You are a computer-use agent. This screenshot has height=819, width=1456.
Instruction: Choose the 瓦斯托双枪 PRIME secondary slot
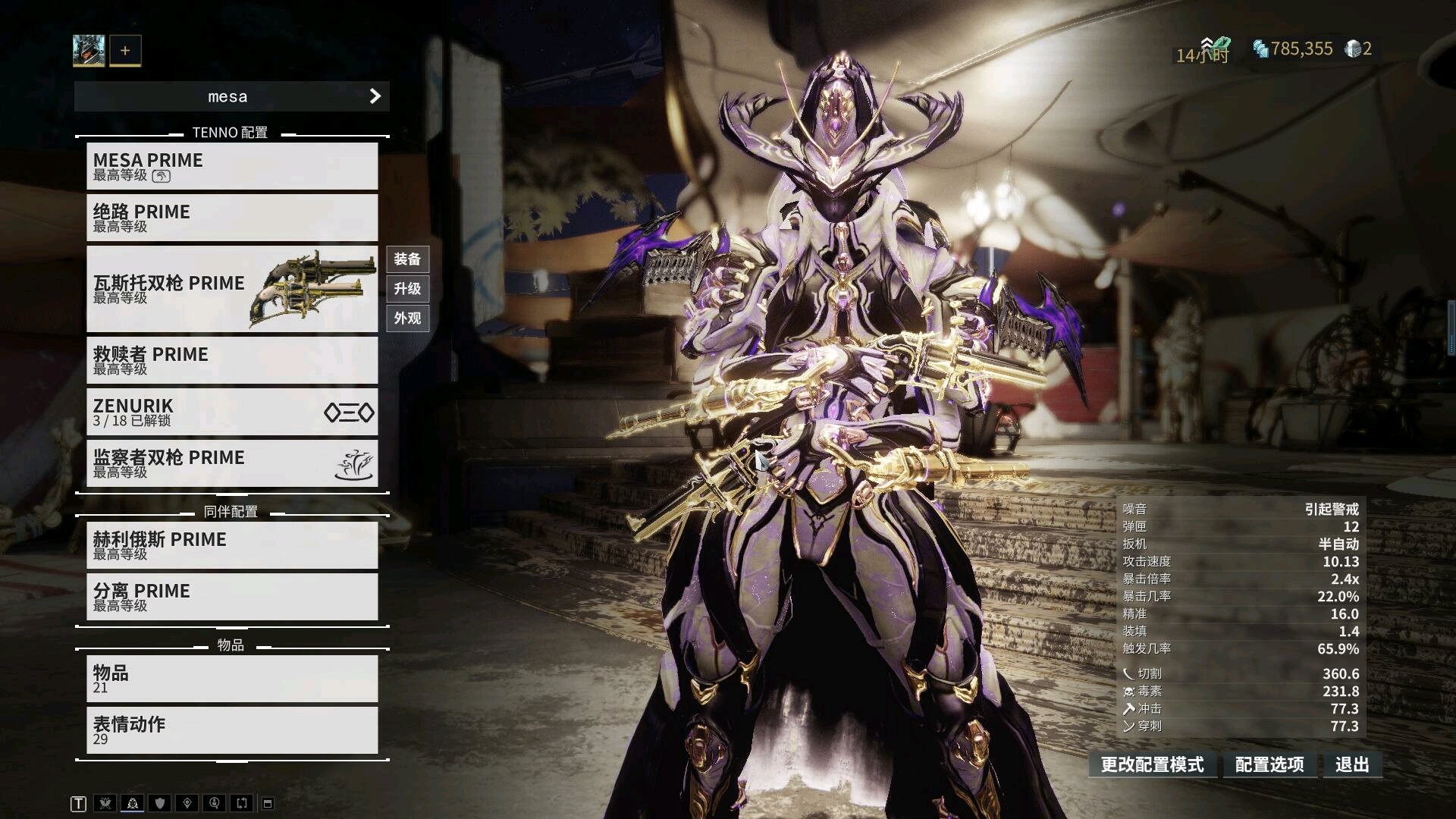point(231,289)
